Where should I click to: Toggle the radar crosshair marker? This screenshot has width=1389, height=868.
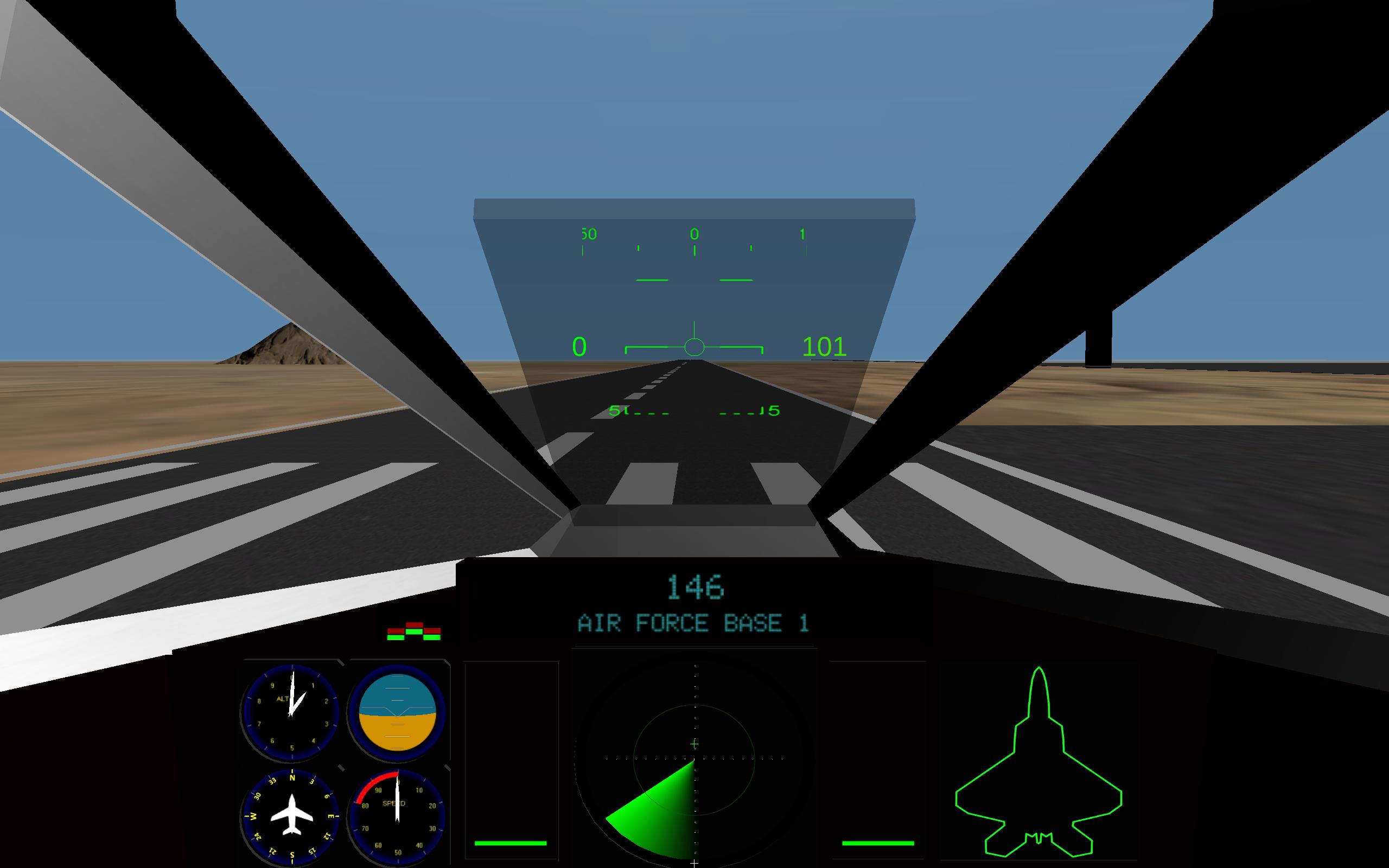(x=694, y=743)
